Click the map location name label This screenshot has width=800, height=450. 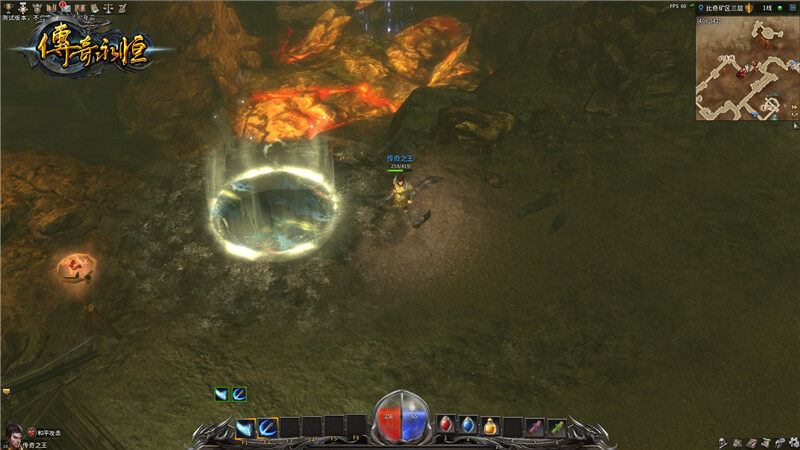pos(722,7)
